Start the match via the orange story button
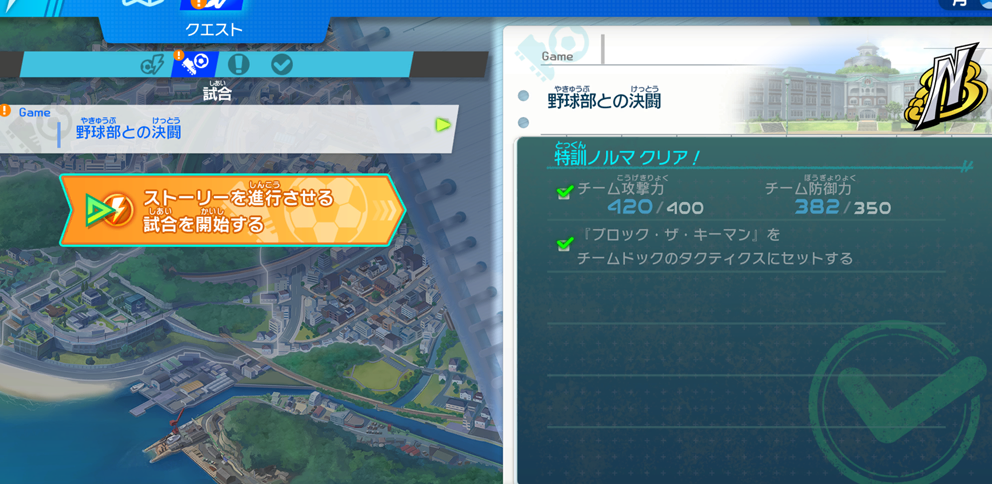The image size is (992, 484). pos(232,210)
